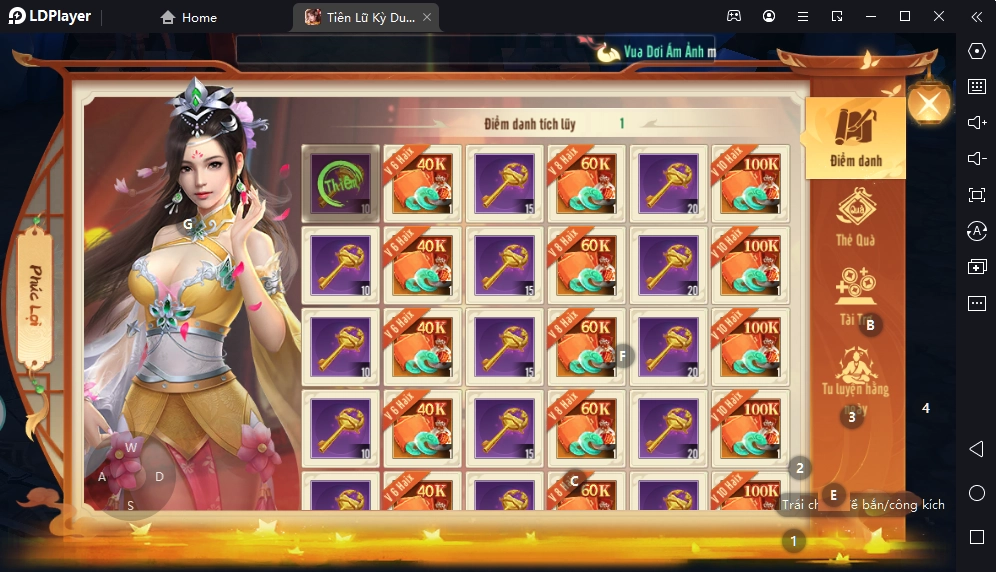Viewport: 996px width, 572px height.
Task: Switch to the Điểm danh tab
Action: pyautogui.click(x=855, y=137)
